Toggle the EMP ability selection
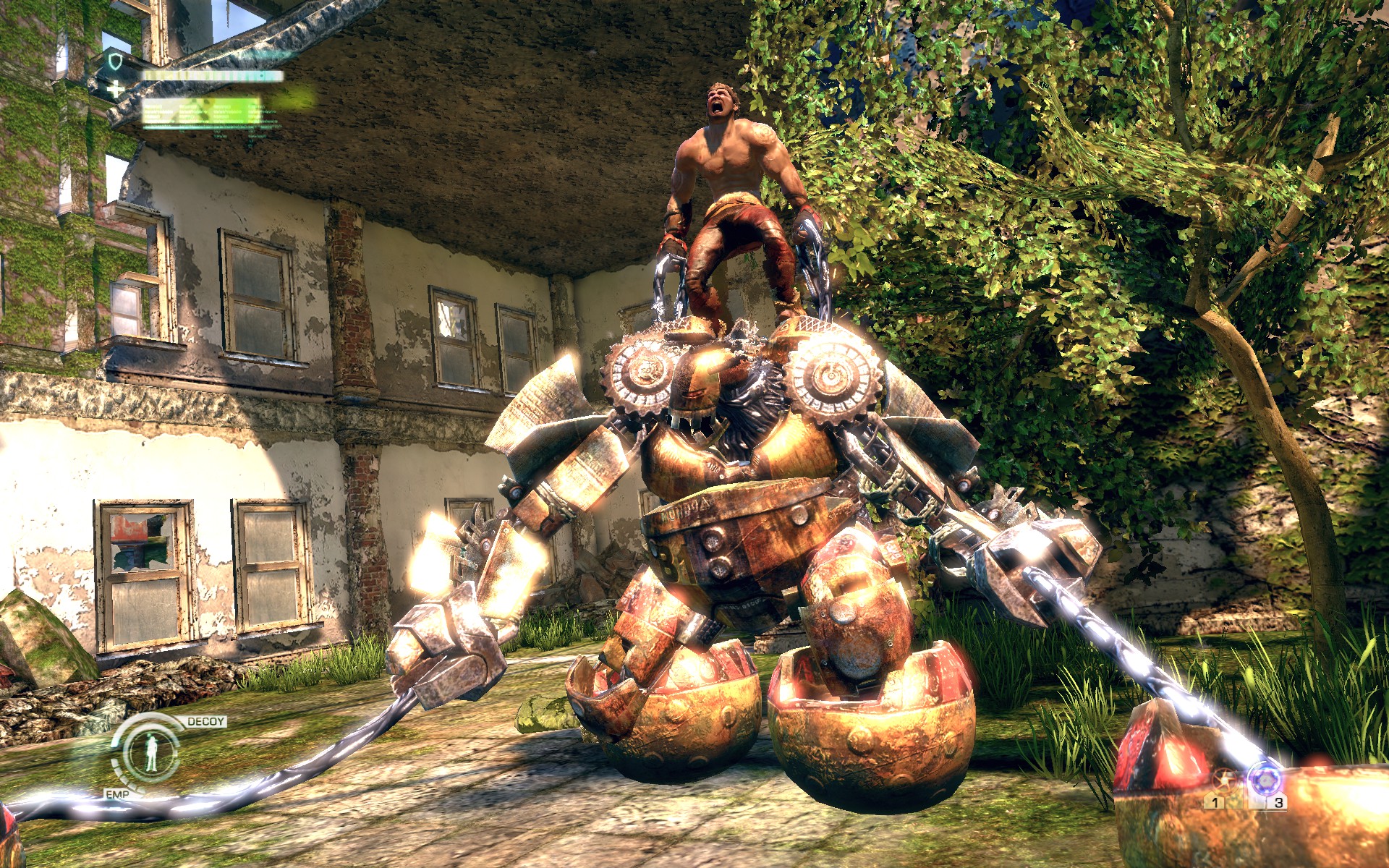The width and height of the screenshot is (1389, 868). pos(116,794)
